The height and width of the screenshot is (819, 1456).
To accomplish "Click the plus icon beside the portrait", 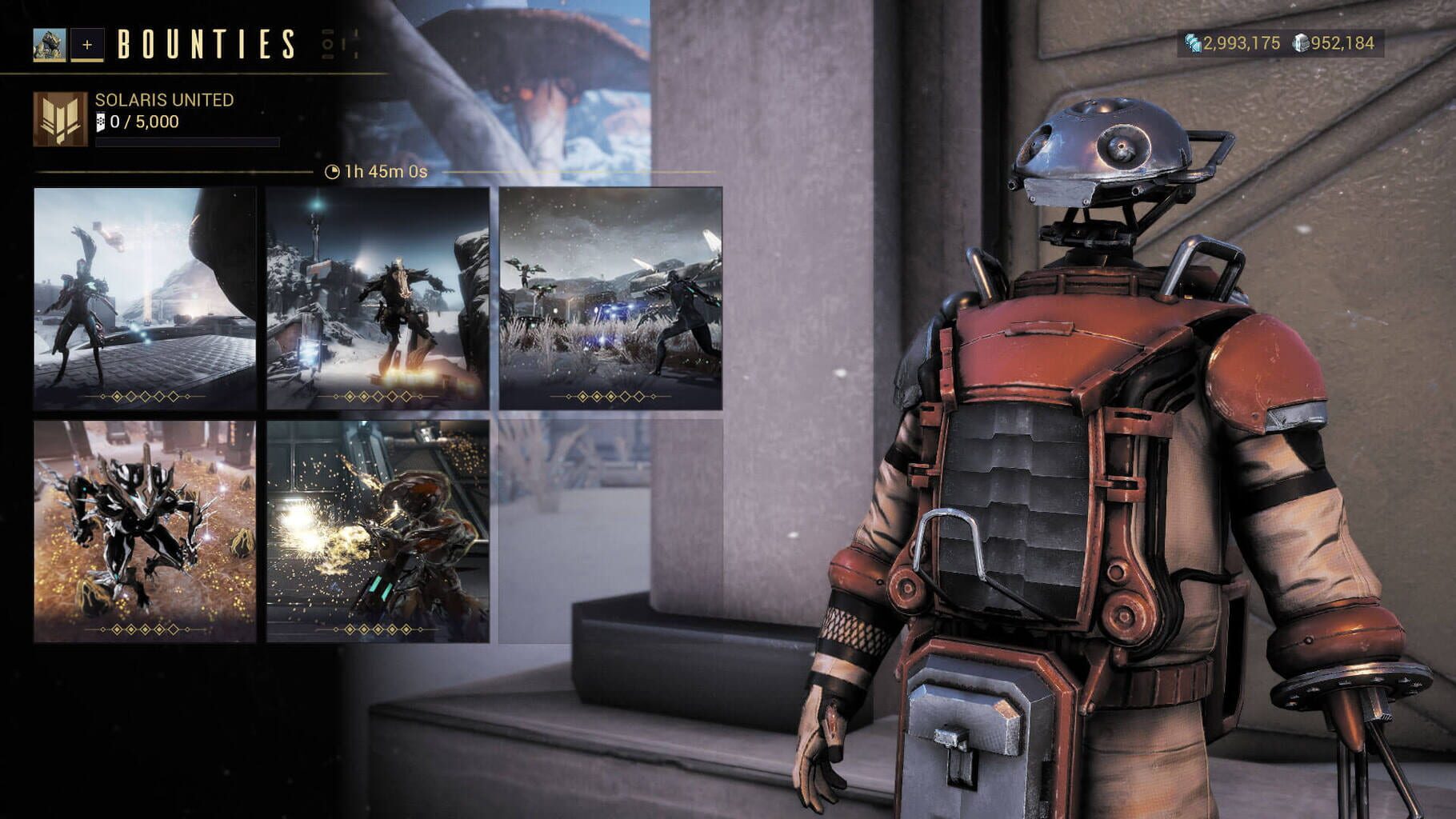I will [x=88, y=46].
